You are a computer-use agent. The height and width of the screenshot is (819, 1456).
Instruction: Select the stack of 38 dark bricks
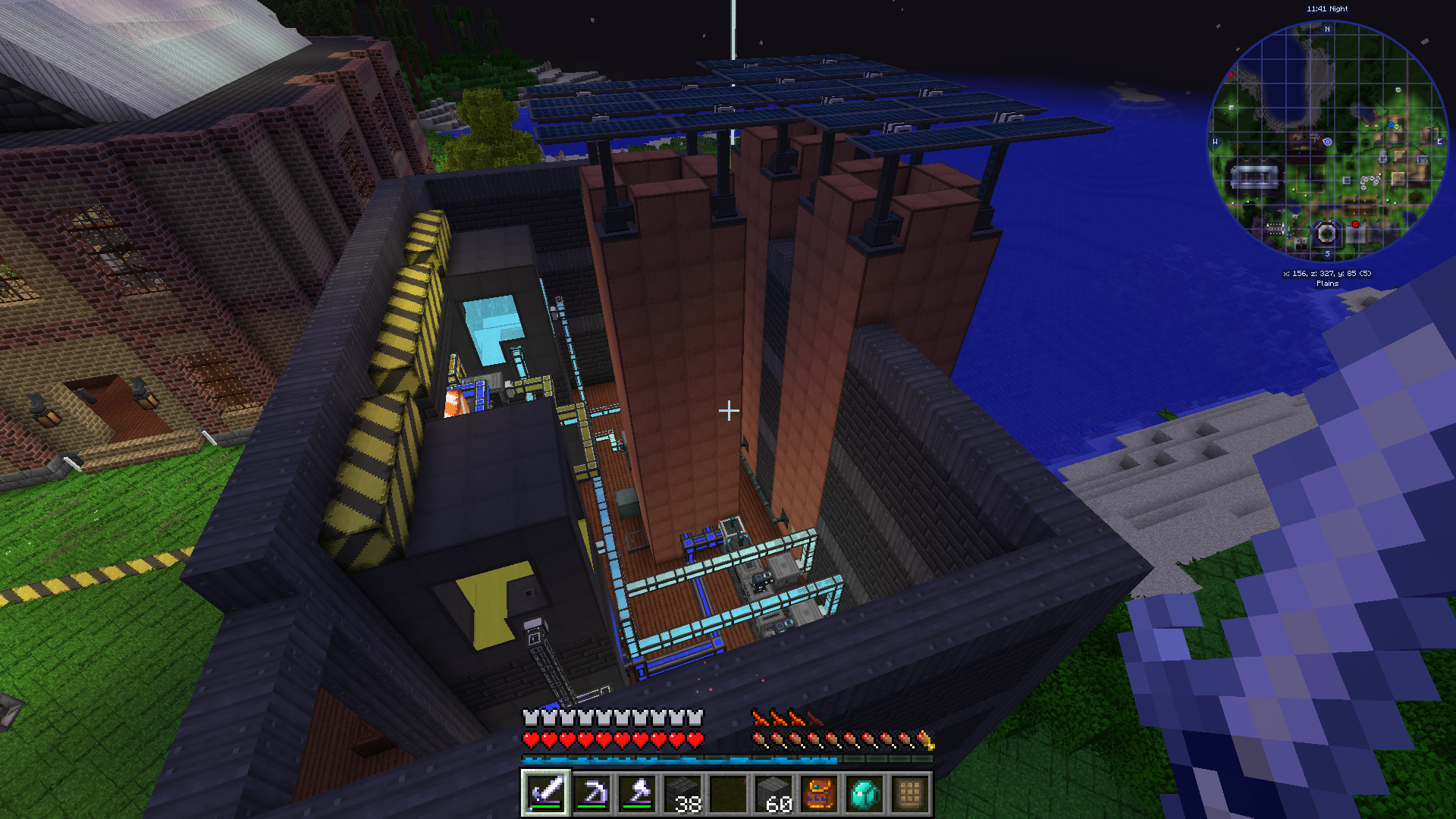(x=682, y=794)
